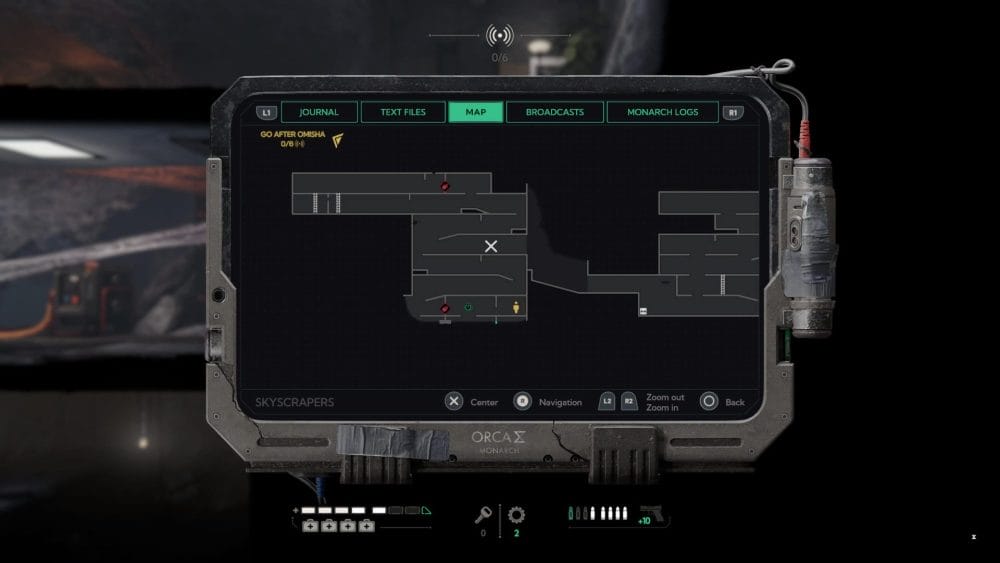Image resolution: width=1000 pixels, height=563 pixels.
Task: Switch to the Text Files tab
Action: tap(403, 112)
